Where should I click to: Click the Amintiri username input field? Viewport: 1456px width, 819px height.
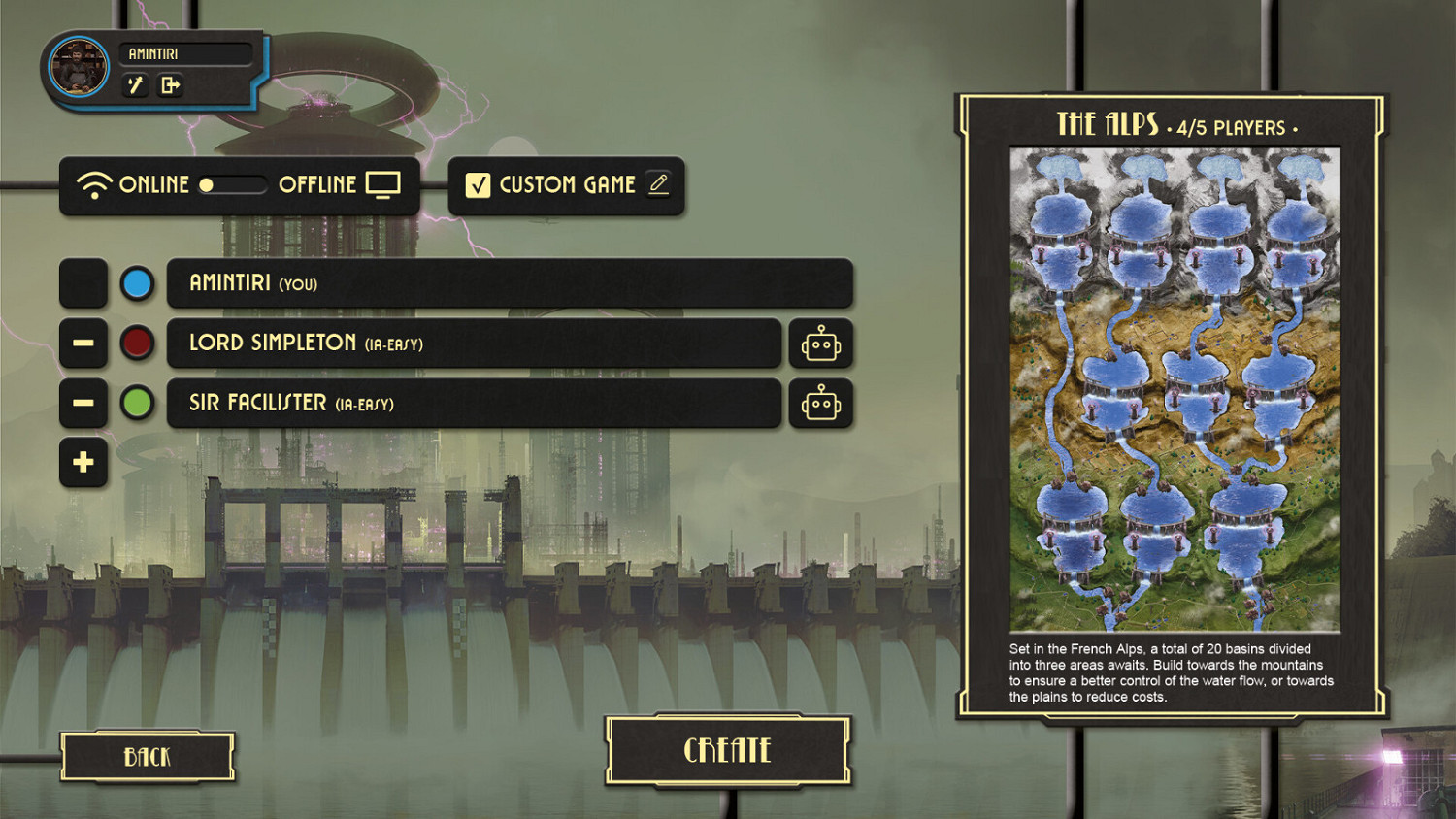[184, 53]
